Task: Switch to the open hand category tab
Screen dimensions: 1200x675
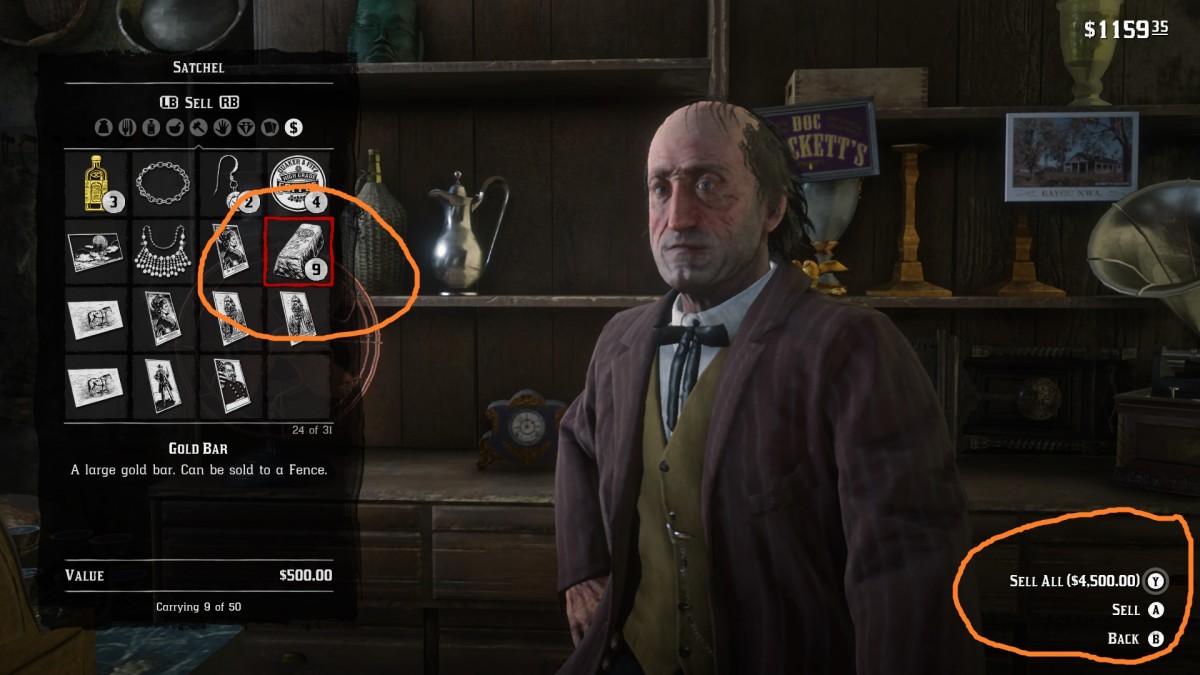Action: (x=222, y=127)
